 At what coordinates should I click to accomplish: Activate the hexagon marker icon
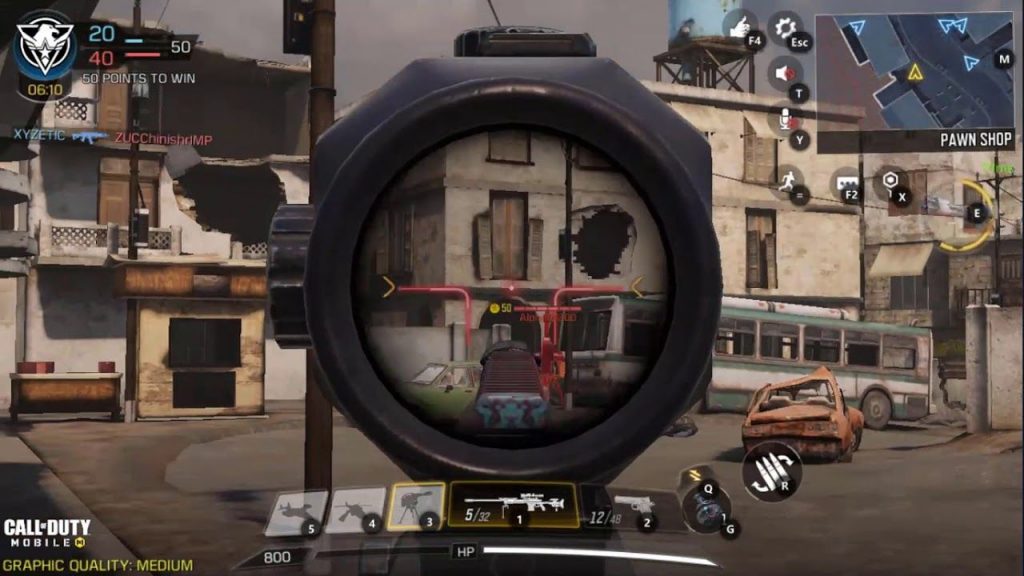click(889, 182)
